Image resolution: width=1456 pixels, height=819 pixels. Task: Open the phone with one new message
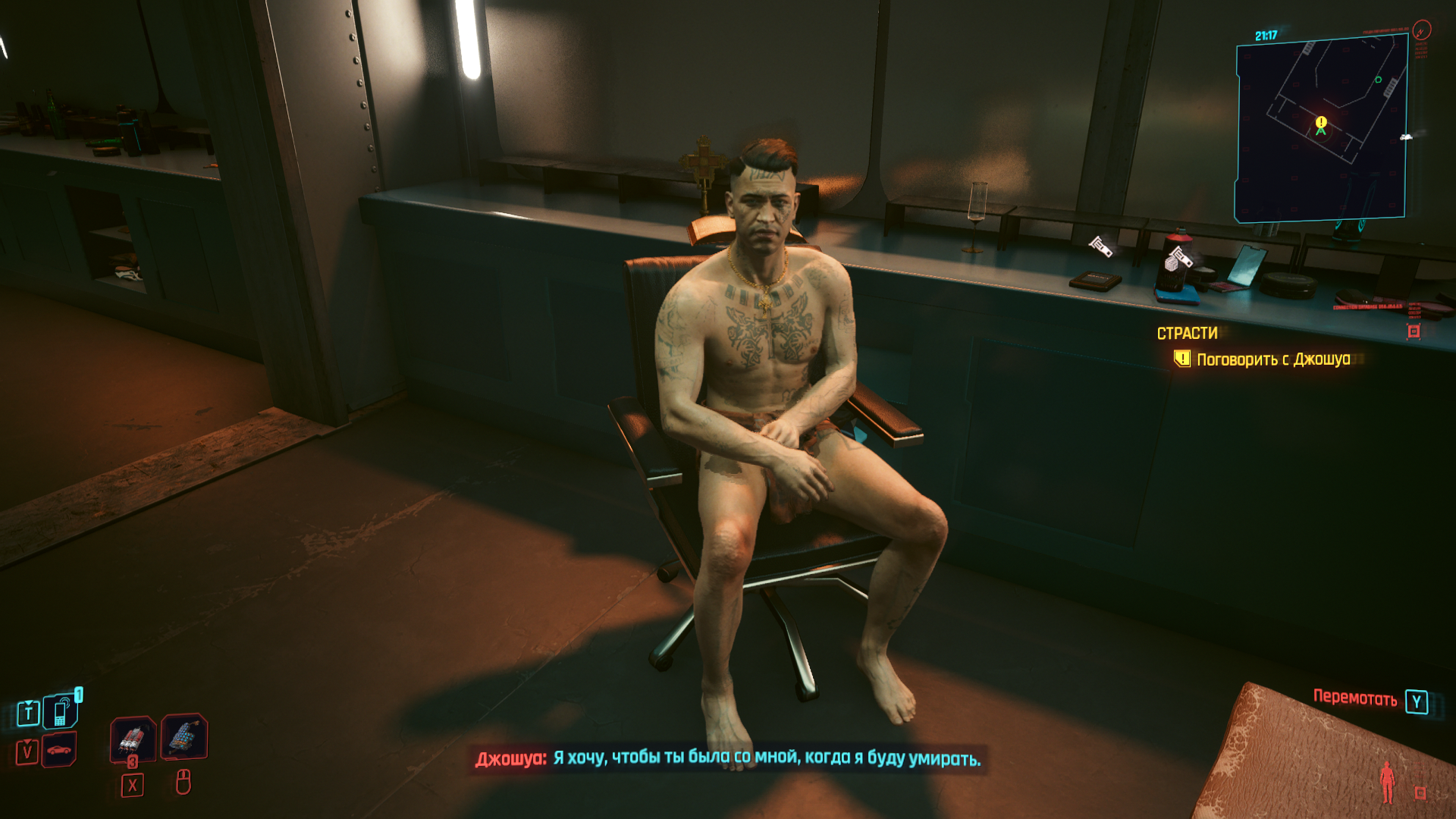click(61, 712)
